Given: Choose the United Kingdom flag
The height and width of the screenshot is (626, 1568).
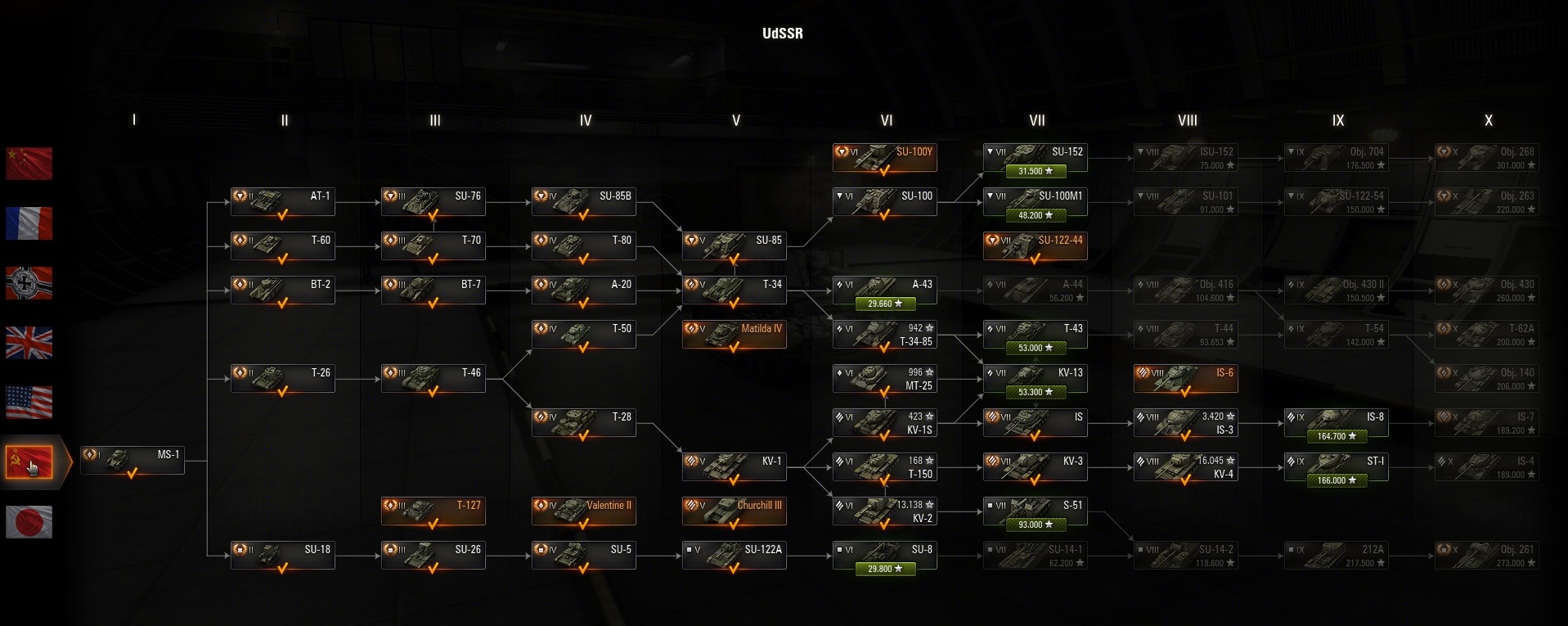Looking at the screenshot, I should click(29, 343).
